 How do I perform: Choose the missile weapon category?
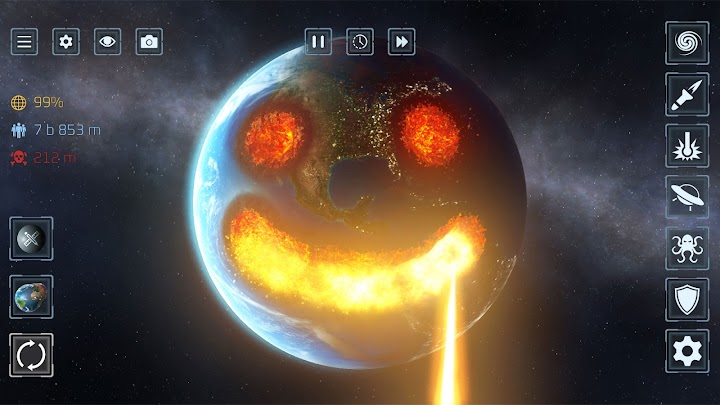(x=687, y=93)
